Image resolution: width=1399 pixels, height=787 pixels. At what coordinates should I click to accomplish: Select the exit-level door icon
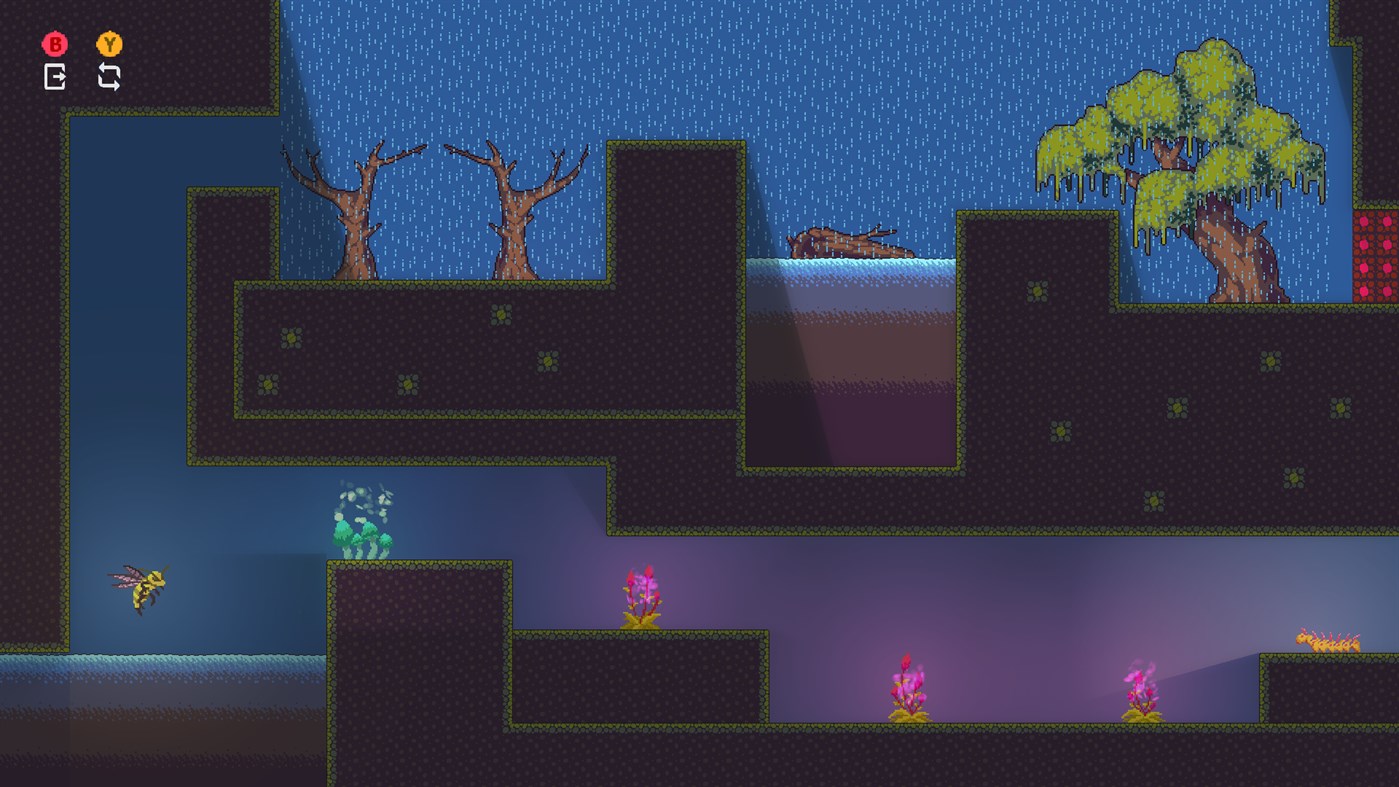(x=55, y=76)
